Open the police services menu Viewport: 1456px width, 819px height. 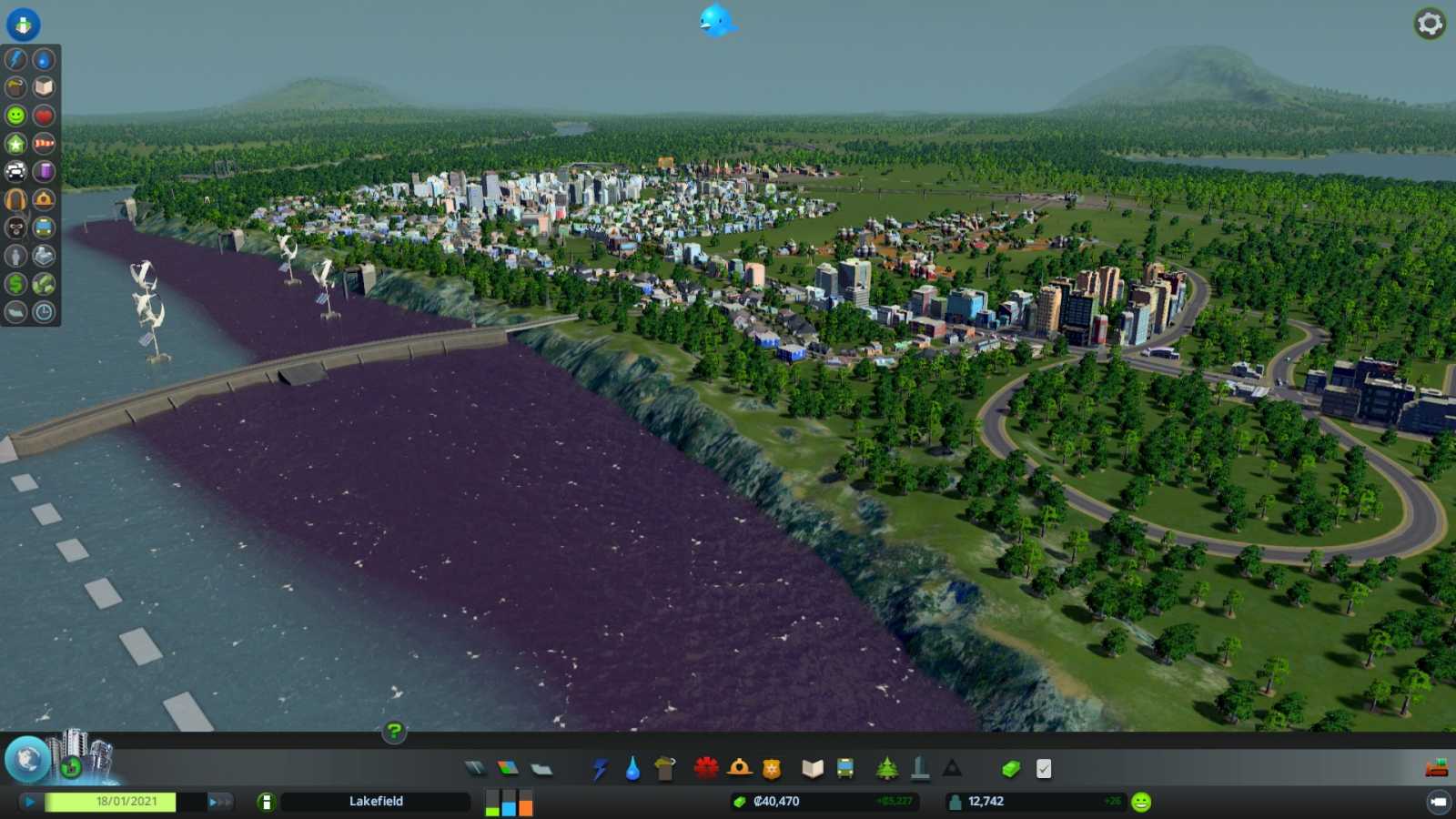pyautogui.click(x=770, y=769)
